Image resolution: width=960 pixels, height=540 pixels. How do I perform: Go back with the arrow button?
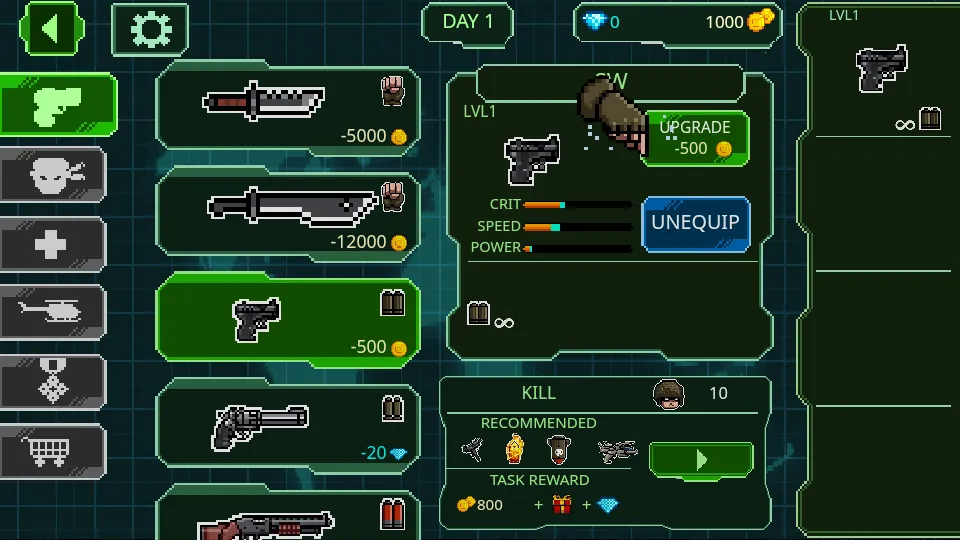(50, 29)
